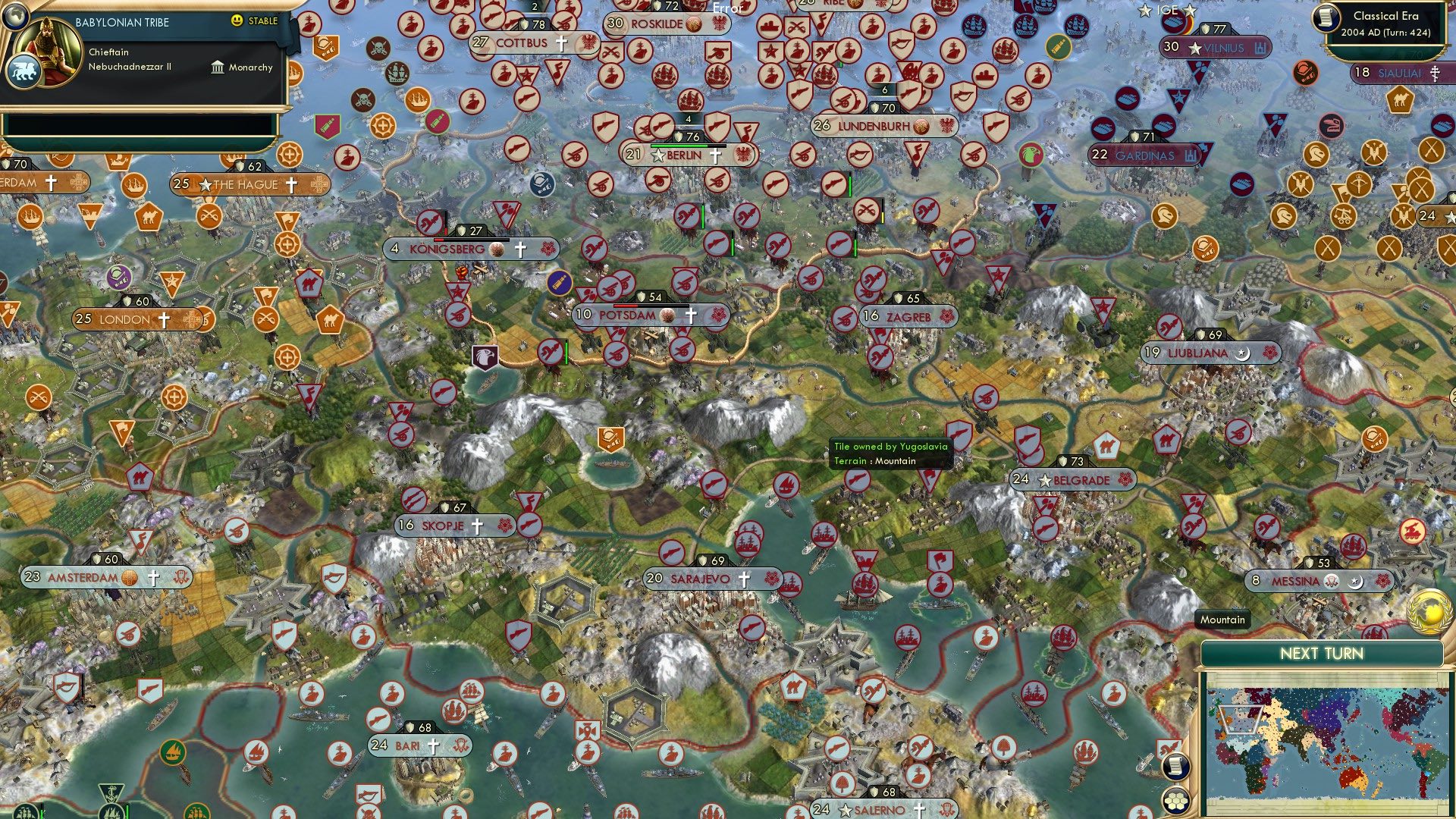
Task: Toggle strategic view with the hex grid icon
Action: point(1175,802)
